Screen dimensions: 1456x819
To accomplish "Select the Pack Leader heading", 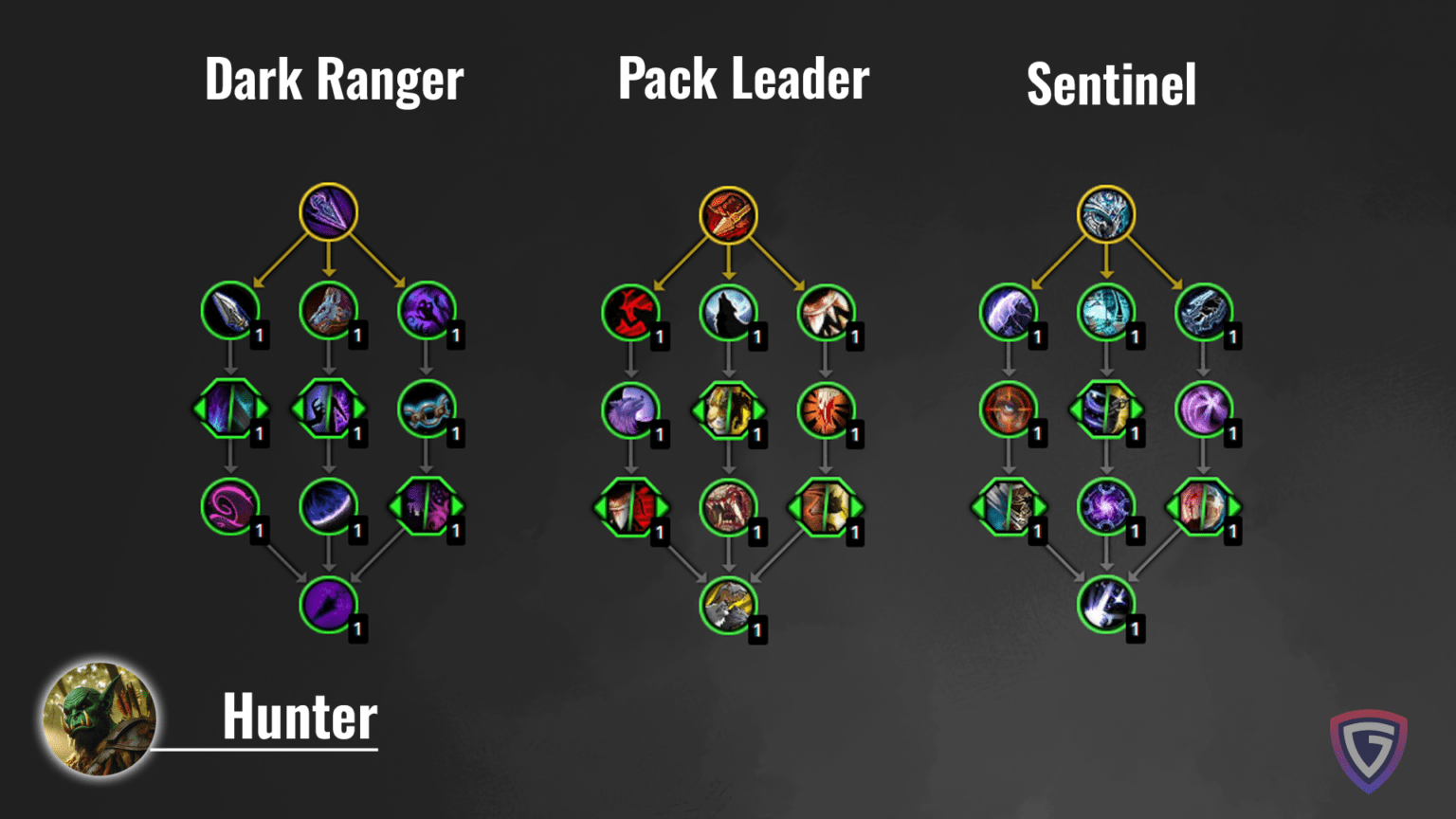I will click(x=743, y=80).
